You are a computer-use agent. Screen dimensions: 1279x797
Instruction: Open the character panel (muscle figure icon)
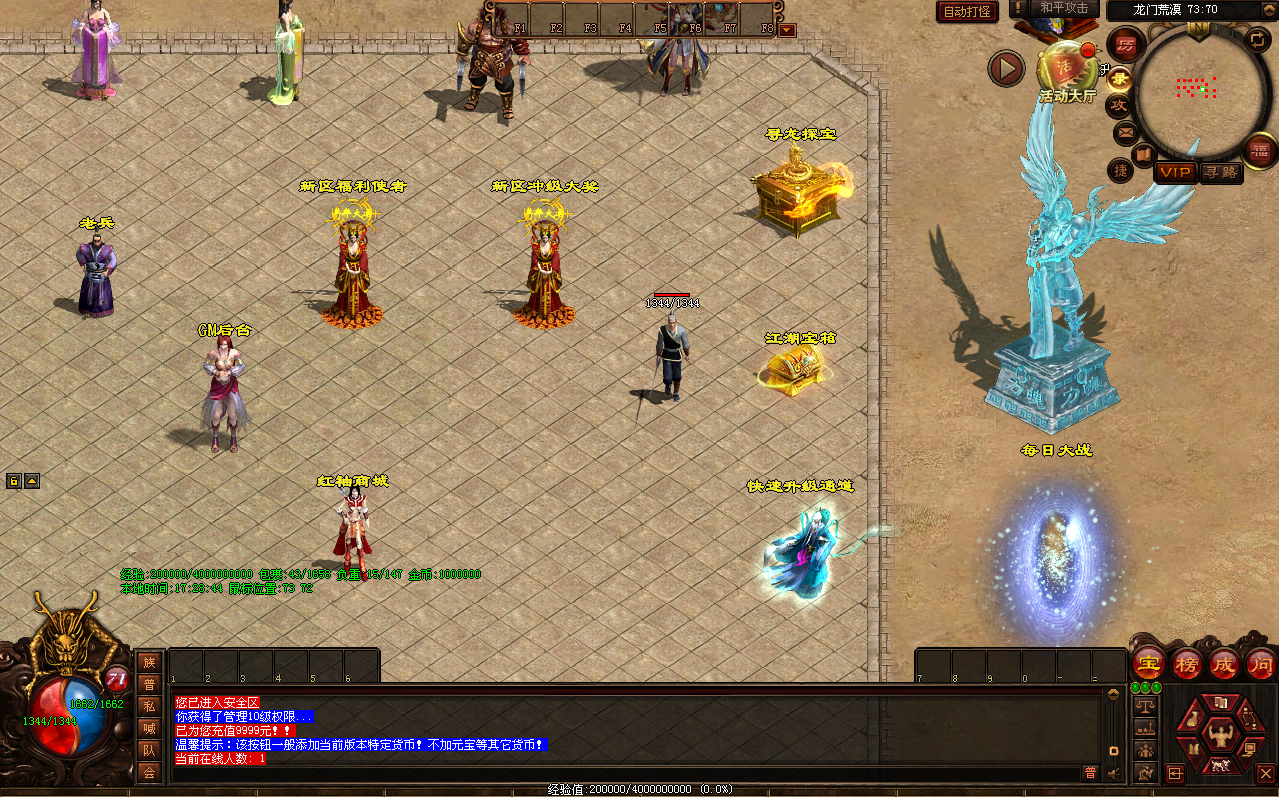click(1218, 737)
